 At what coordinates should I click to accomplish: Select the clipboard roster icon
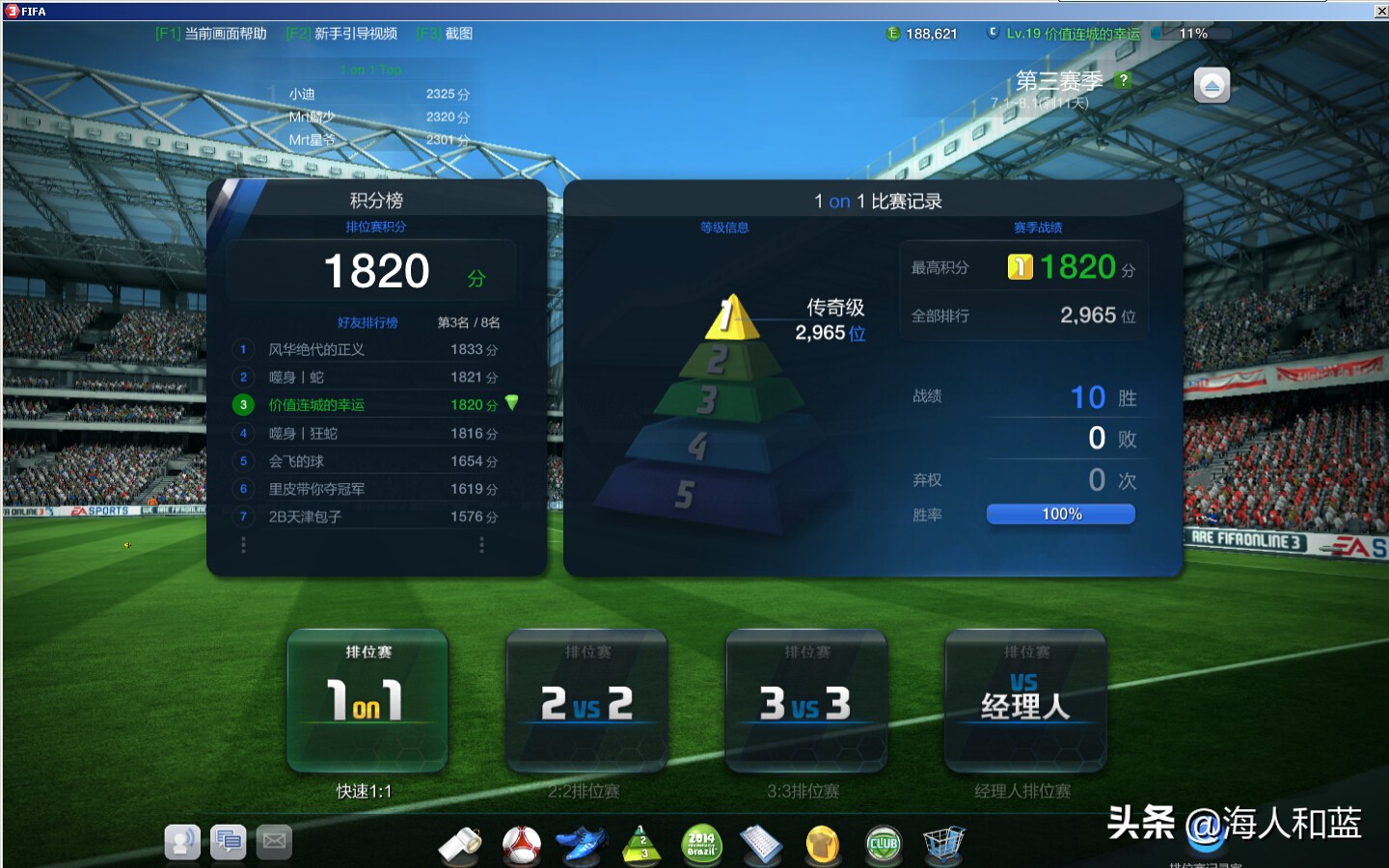[762, 844]
